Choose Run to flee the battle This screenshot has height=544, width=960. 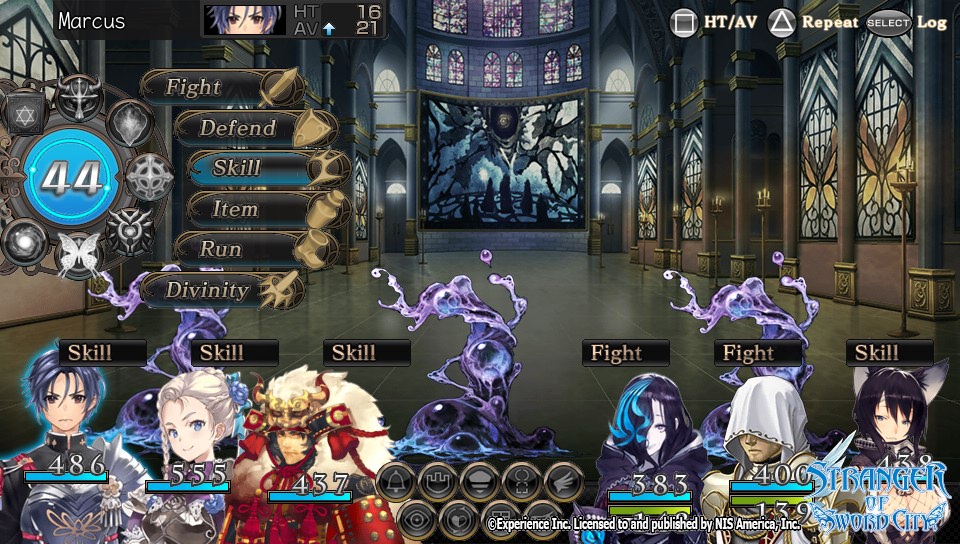point(221,249)
